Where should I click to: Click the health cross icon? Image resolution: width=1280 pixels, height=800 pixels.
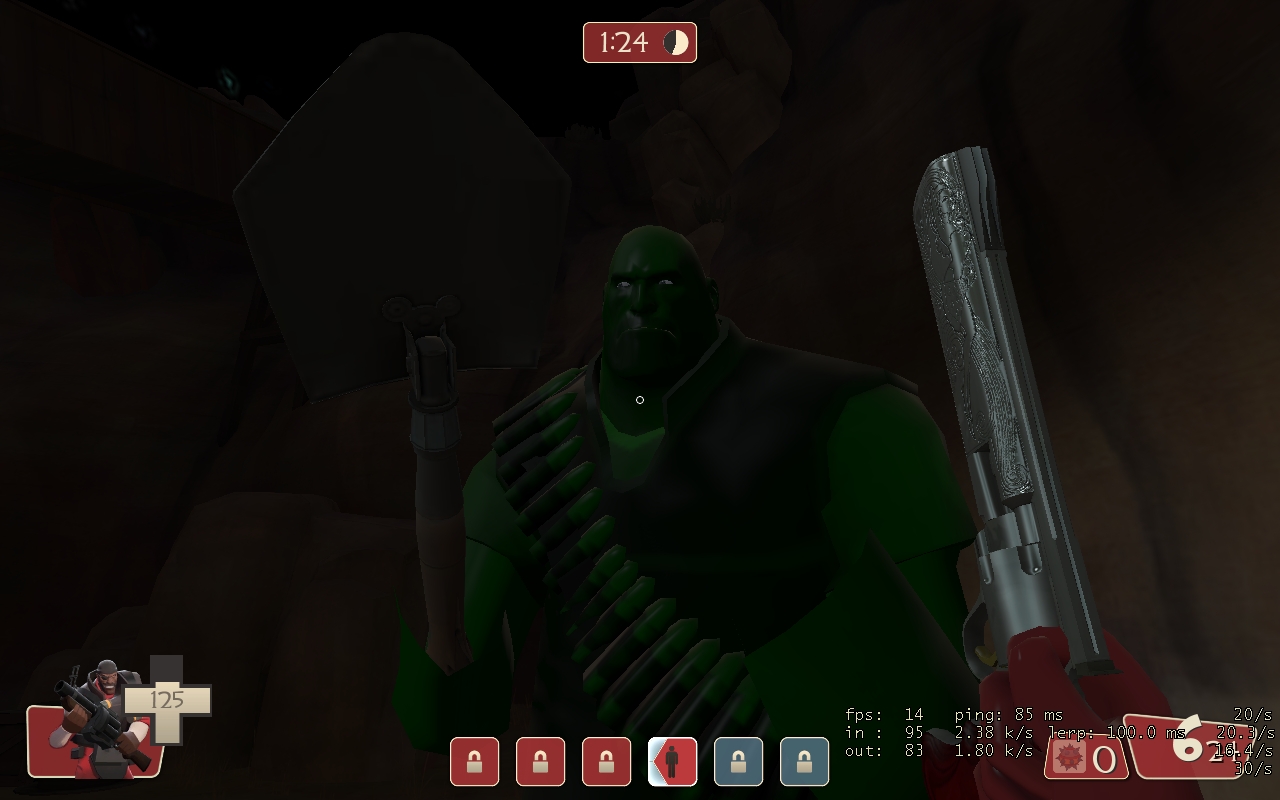(x=168, y=700)
